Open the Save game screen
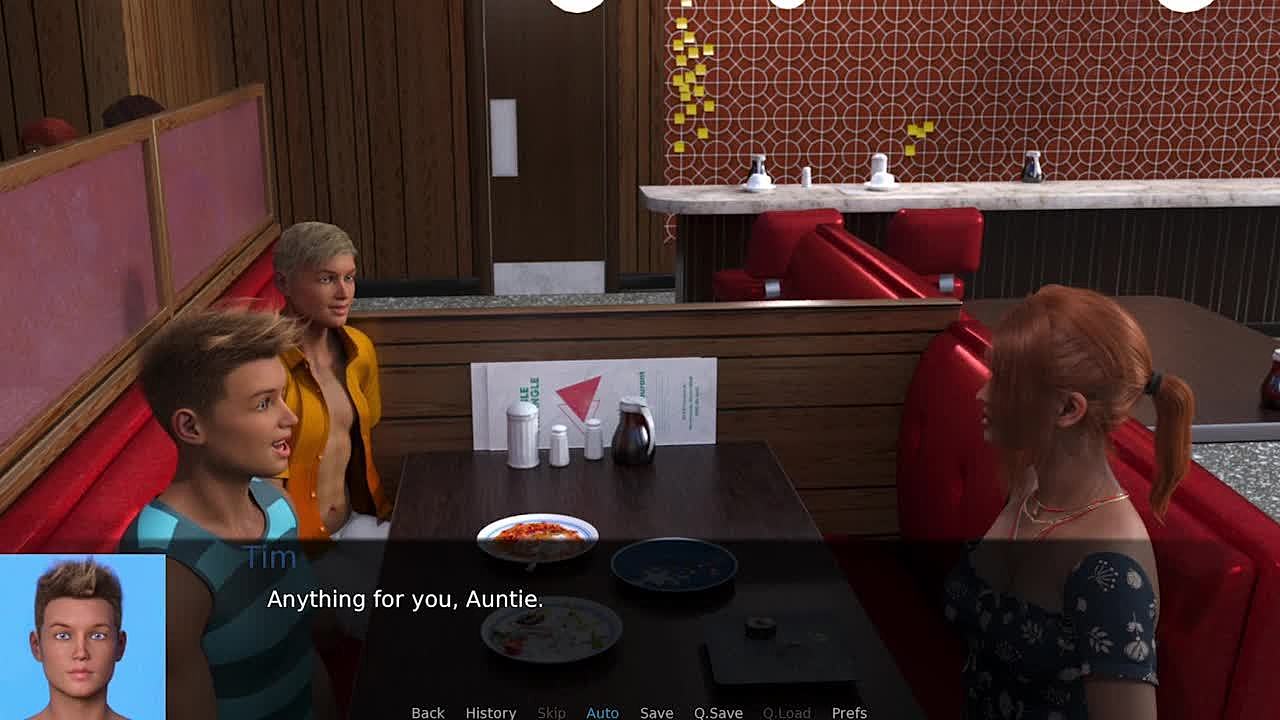The image size is (1280, 720). tap(656, 712)
